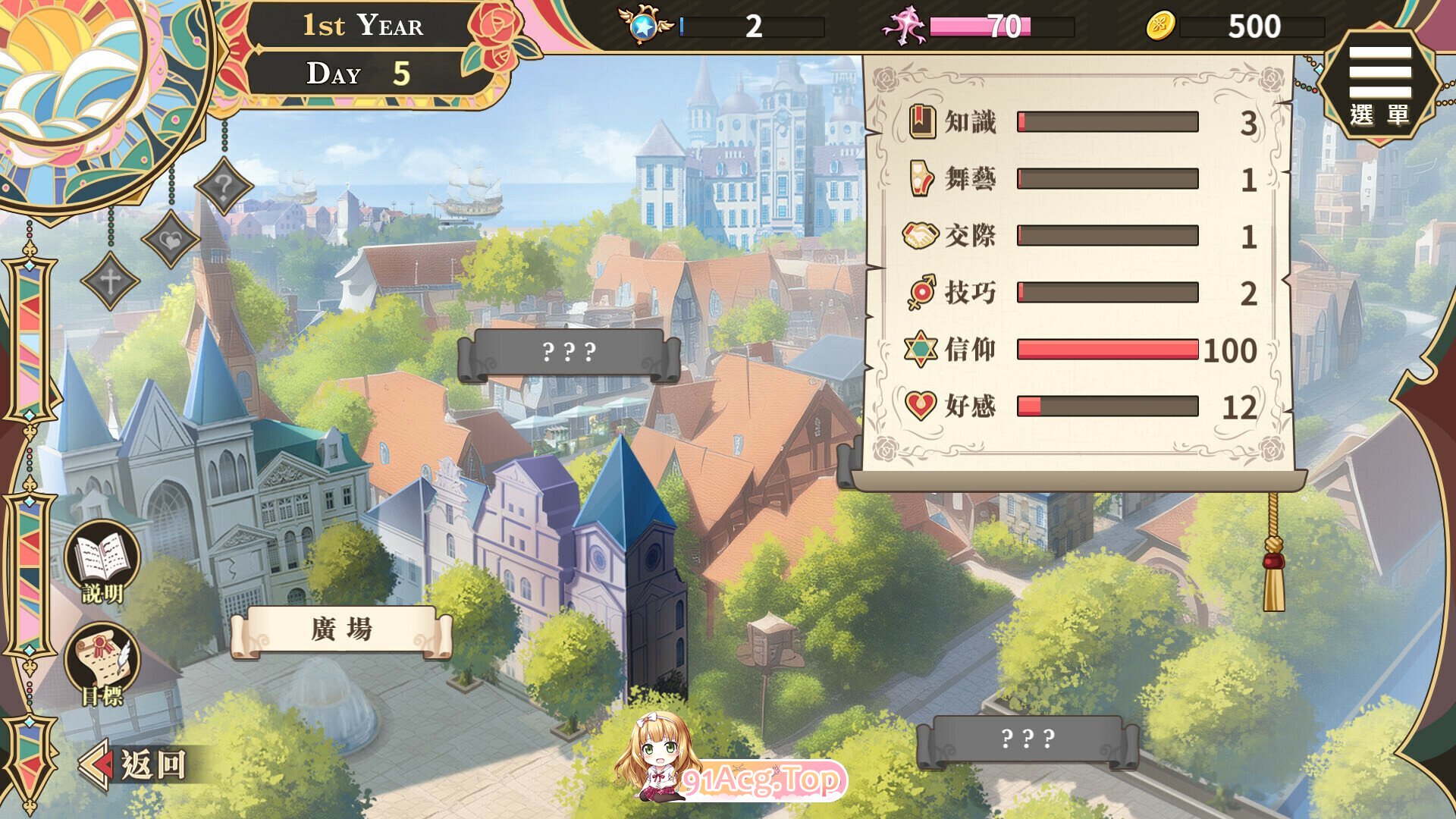Open the 說明 help book
The width and height of the screenshot is (1456, 819).
click(103, 561)
